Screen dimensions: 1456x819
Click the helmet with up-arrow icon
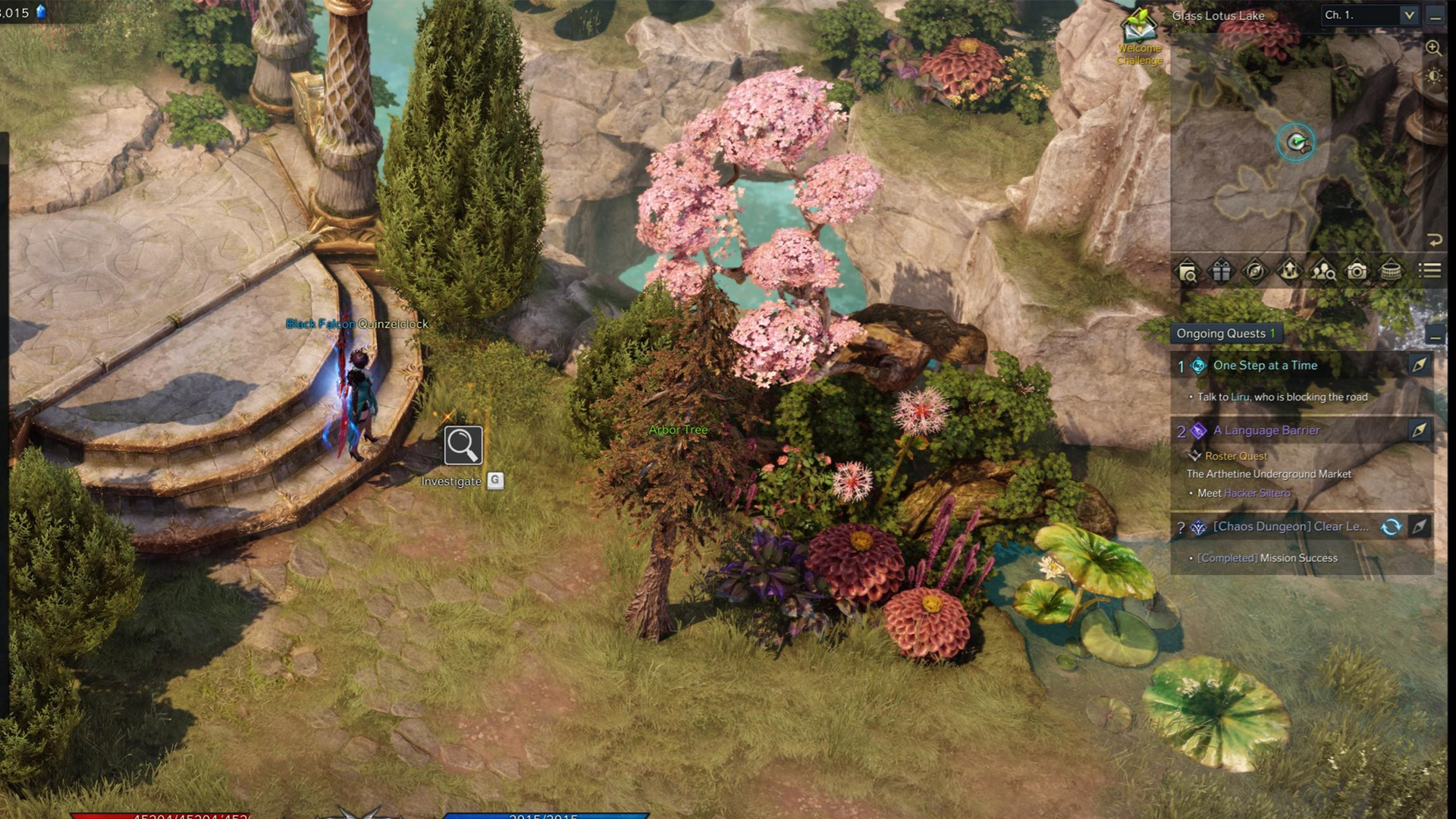1289,271
